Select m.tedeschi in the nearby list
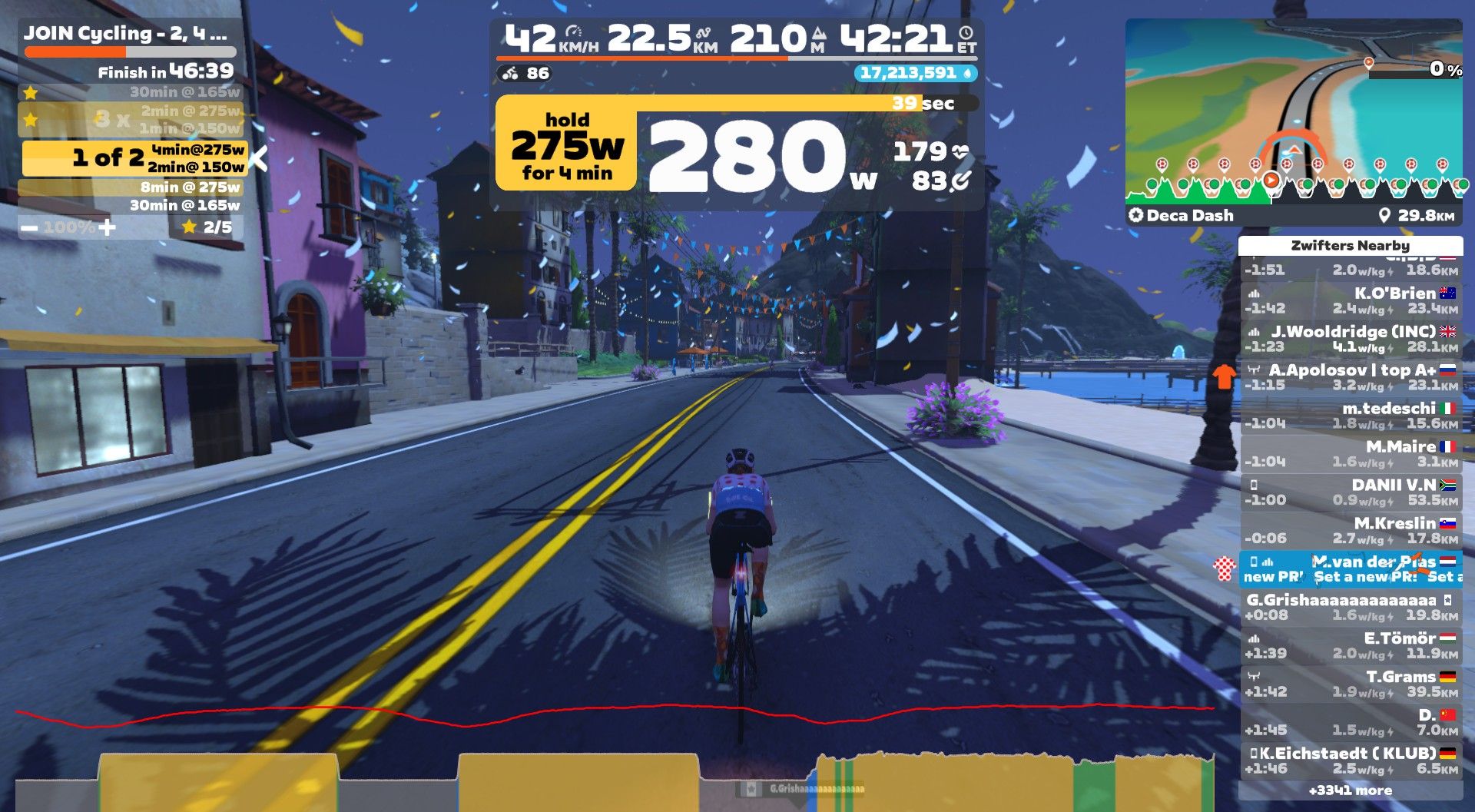Screen dimensions: 1475x812 (1351, 416)
